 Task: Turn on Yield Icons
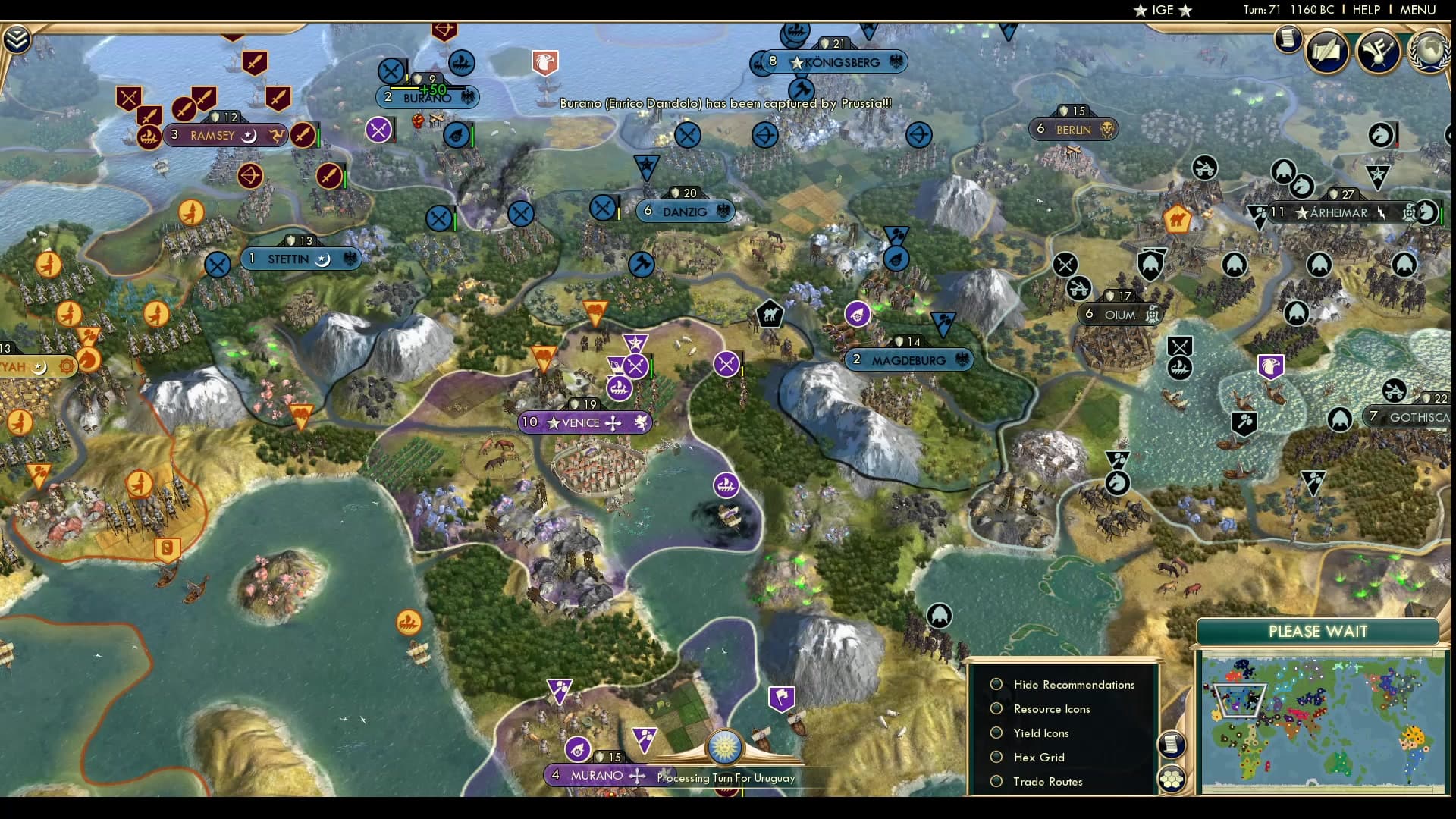(996, 733)
